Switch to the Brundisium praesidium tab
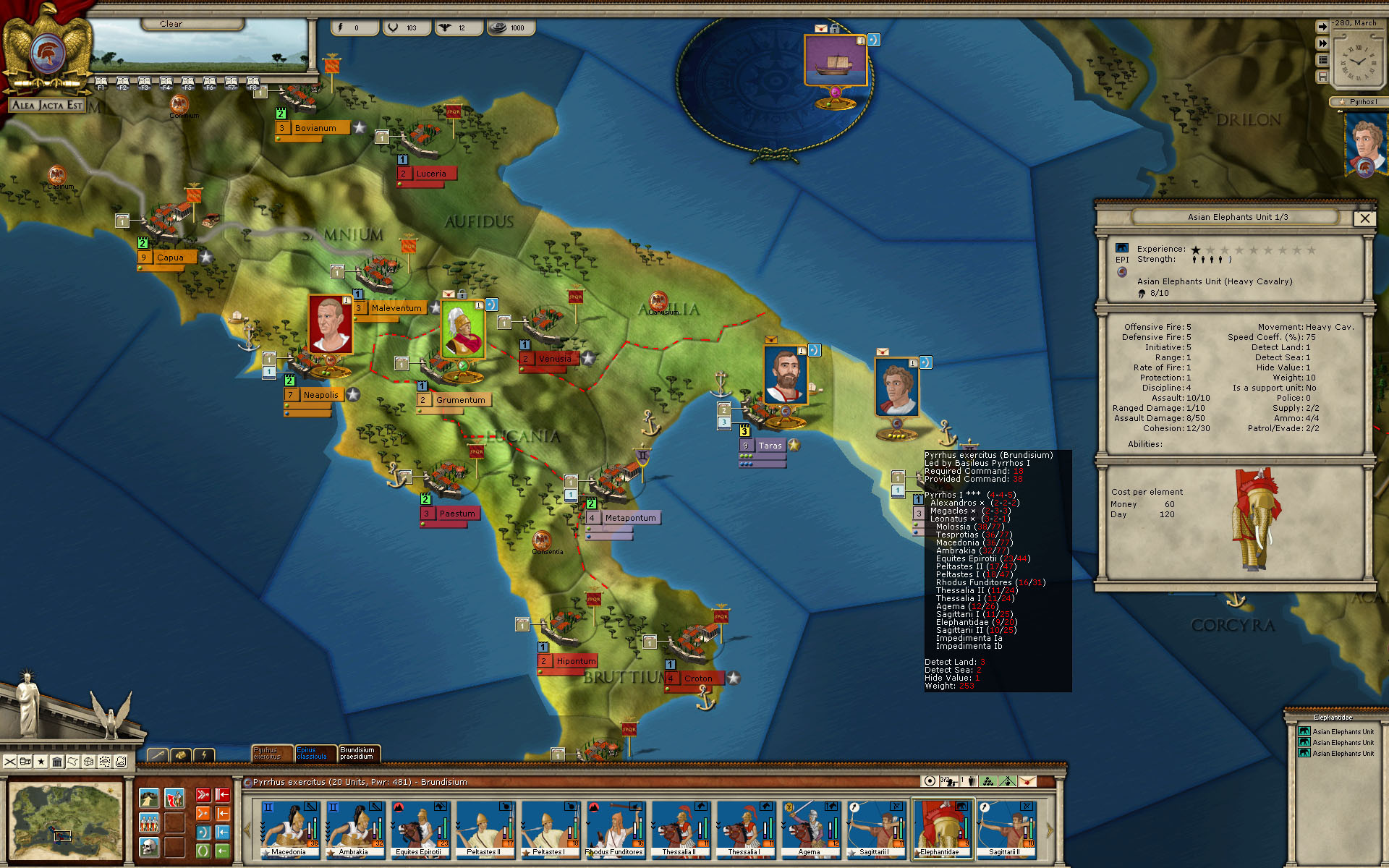Screen dimensions: 1389x868 [360, 754]
